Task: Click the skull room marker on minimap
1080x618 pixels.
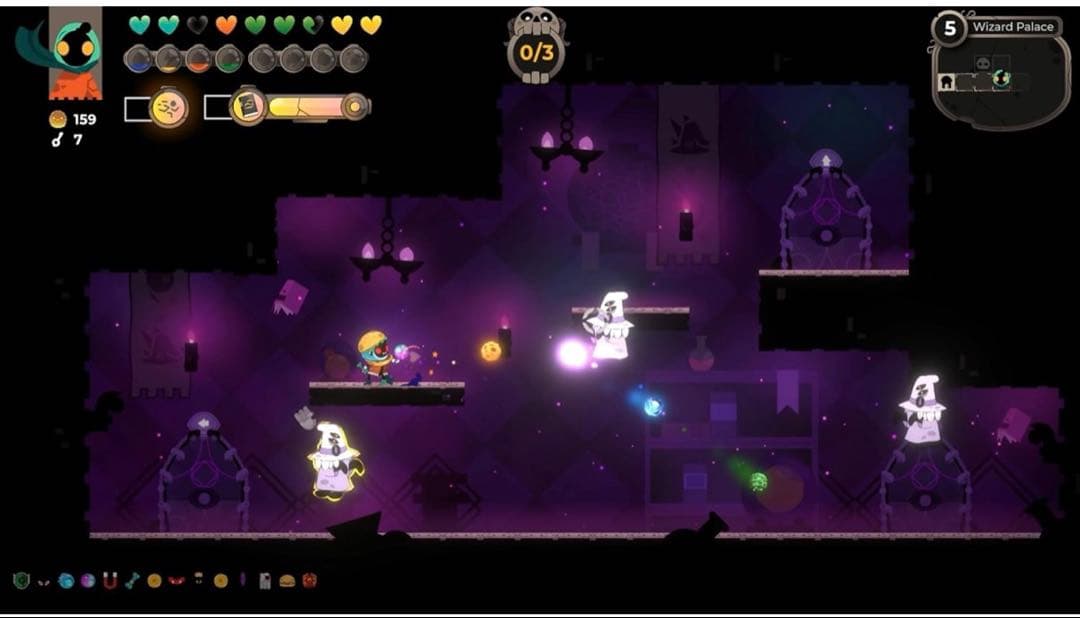Action: pos(983,63)
